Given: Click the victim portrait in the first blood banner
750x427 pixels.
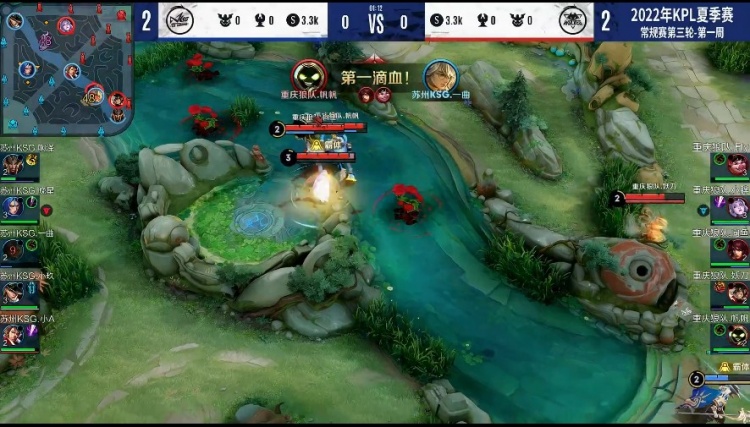Looking at the screenshot, I should 439,76.
